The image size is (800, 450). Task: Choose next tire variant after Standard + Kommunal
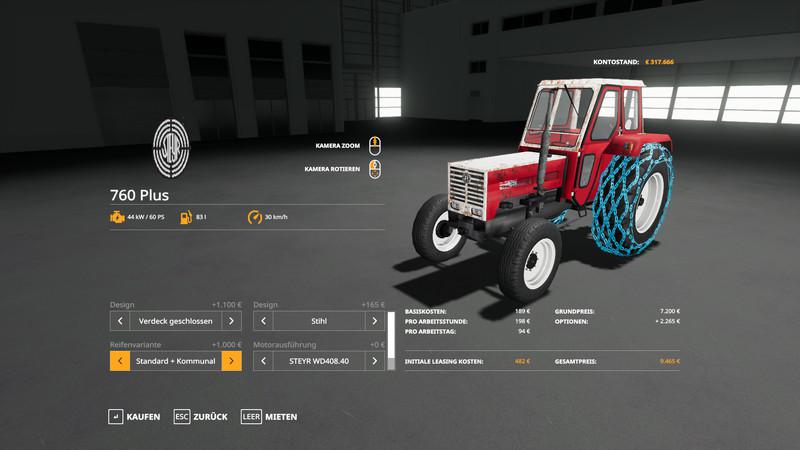coord(231,360)
